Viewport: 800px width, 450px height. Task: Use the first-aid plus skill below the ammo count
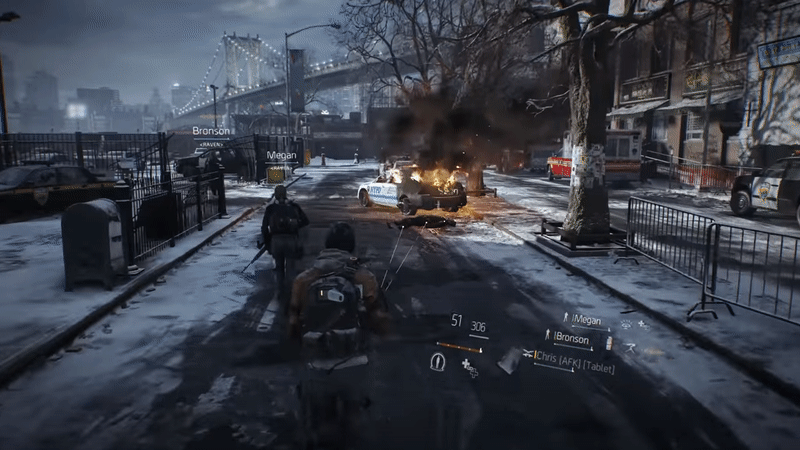pyautogui.click(x=470, y=369)
